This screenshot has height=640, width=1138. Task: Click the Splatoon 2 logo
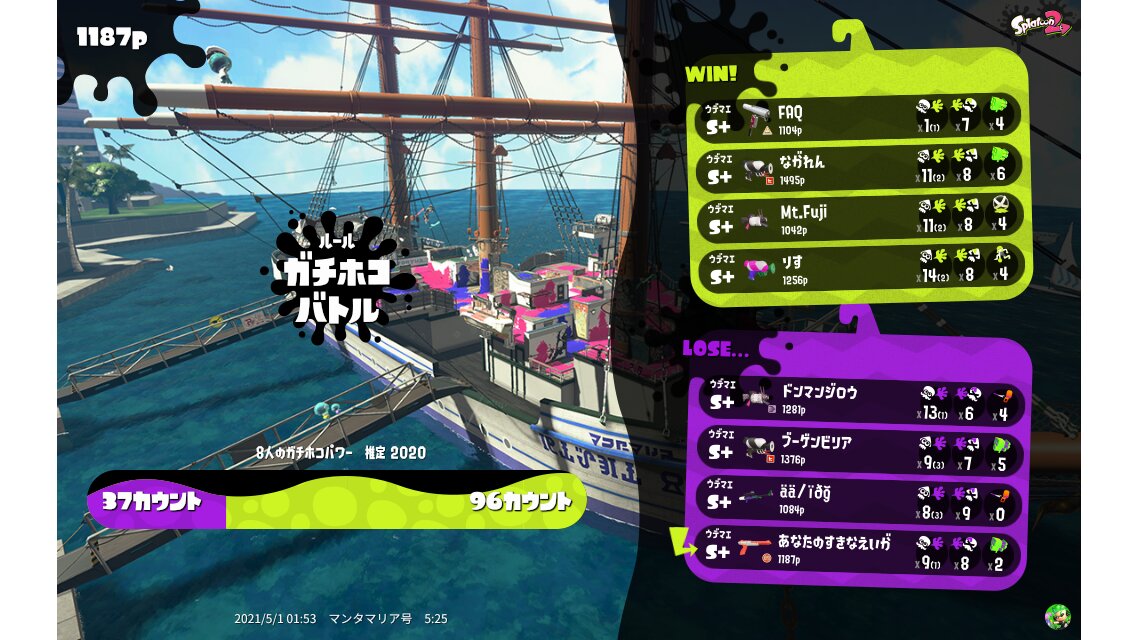pos(1040,24)
